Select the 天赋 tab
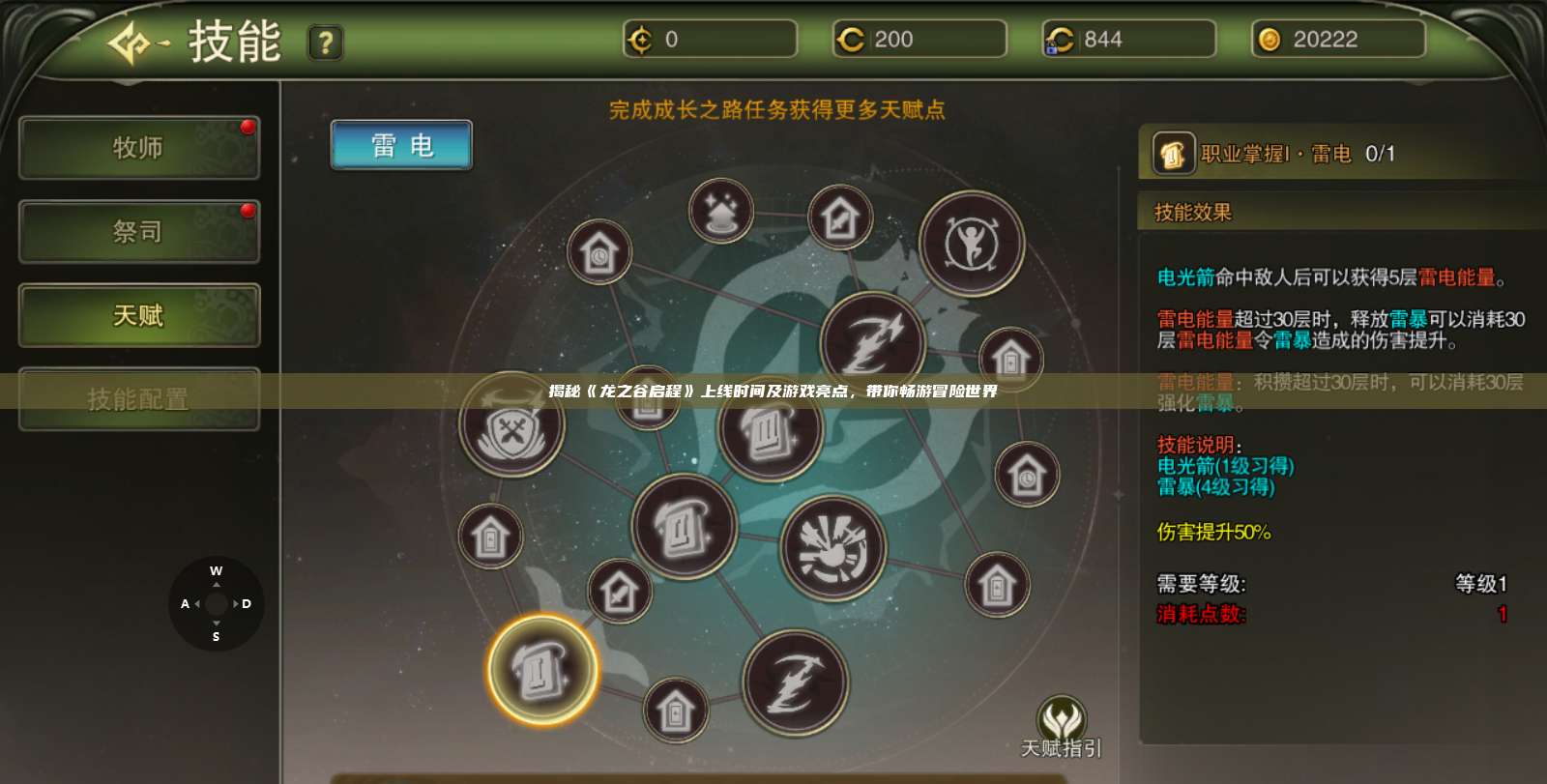Image resolution: width=1547 pixels, height=784 pixels. point(138,316)
